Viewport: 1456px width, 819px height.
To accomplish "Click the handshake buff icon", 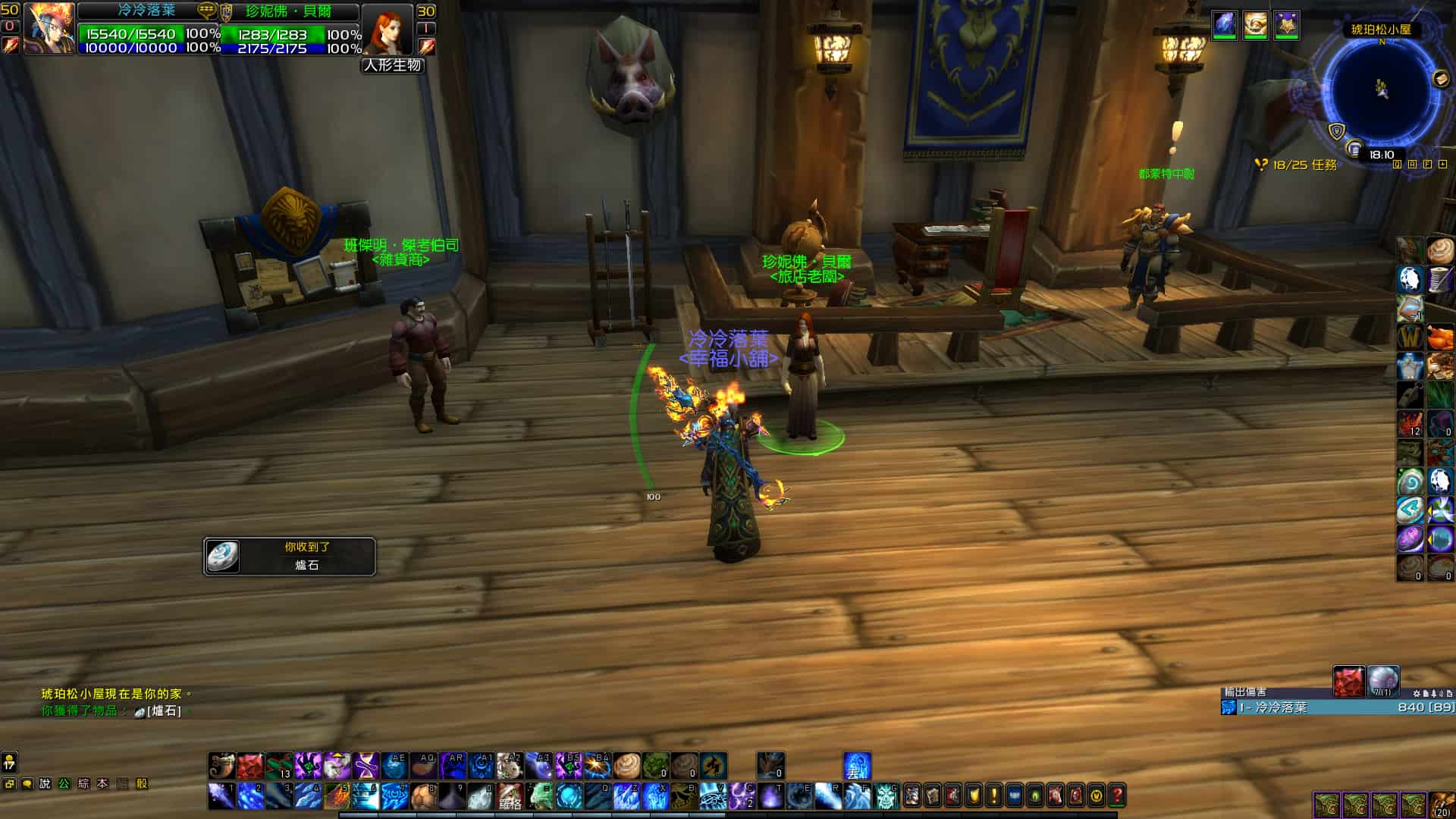I will click(1255, 25).
